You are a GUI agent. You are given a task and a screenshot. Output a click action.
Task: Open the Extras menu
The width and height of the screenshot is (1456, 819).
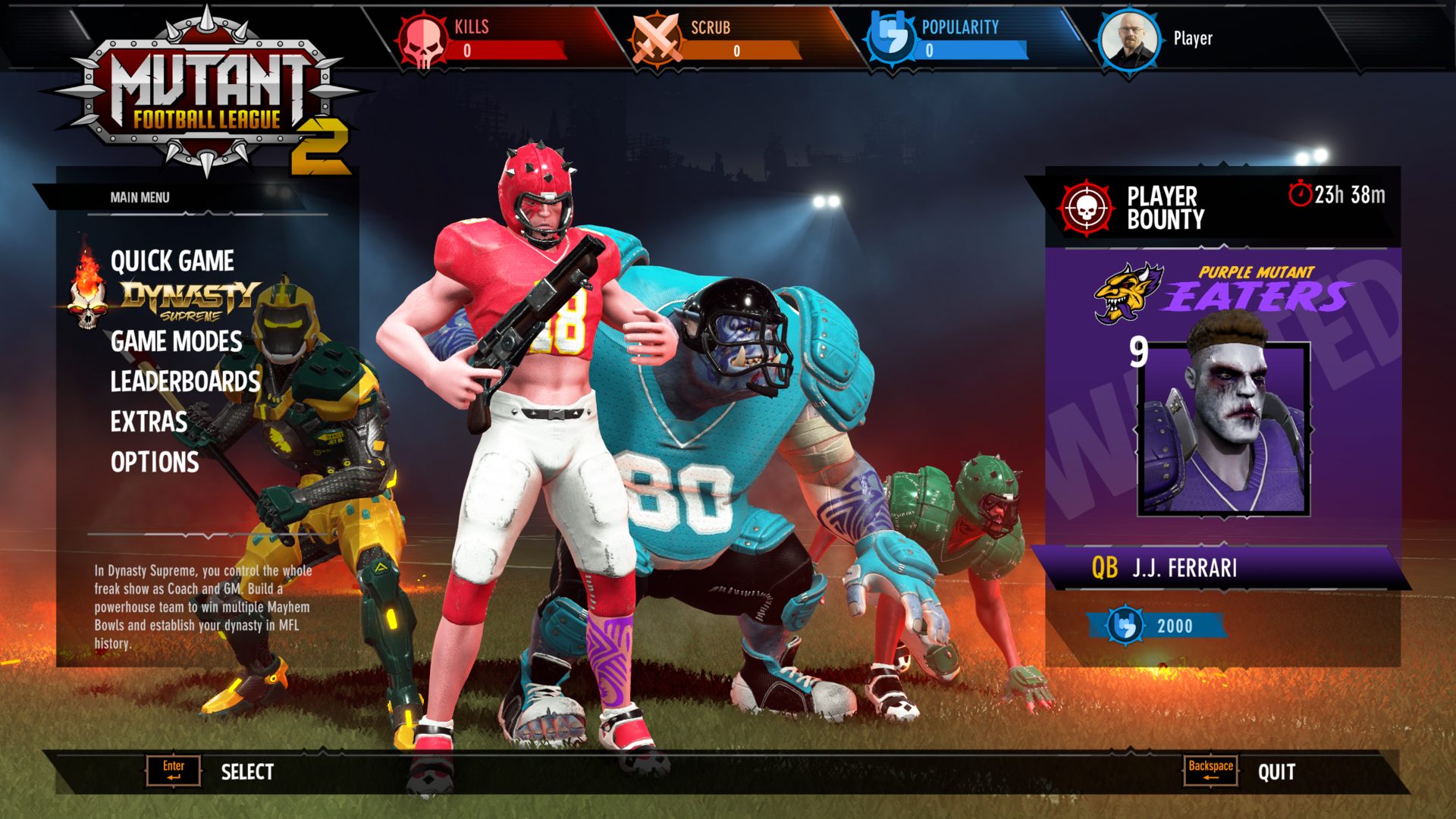149,422
